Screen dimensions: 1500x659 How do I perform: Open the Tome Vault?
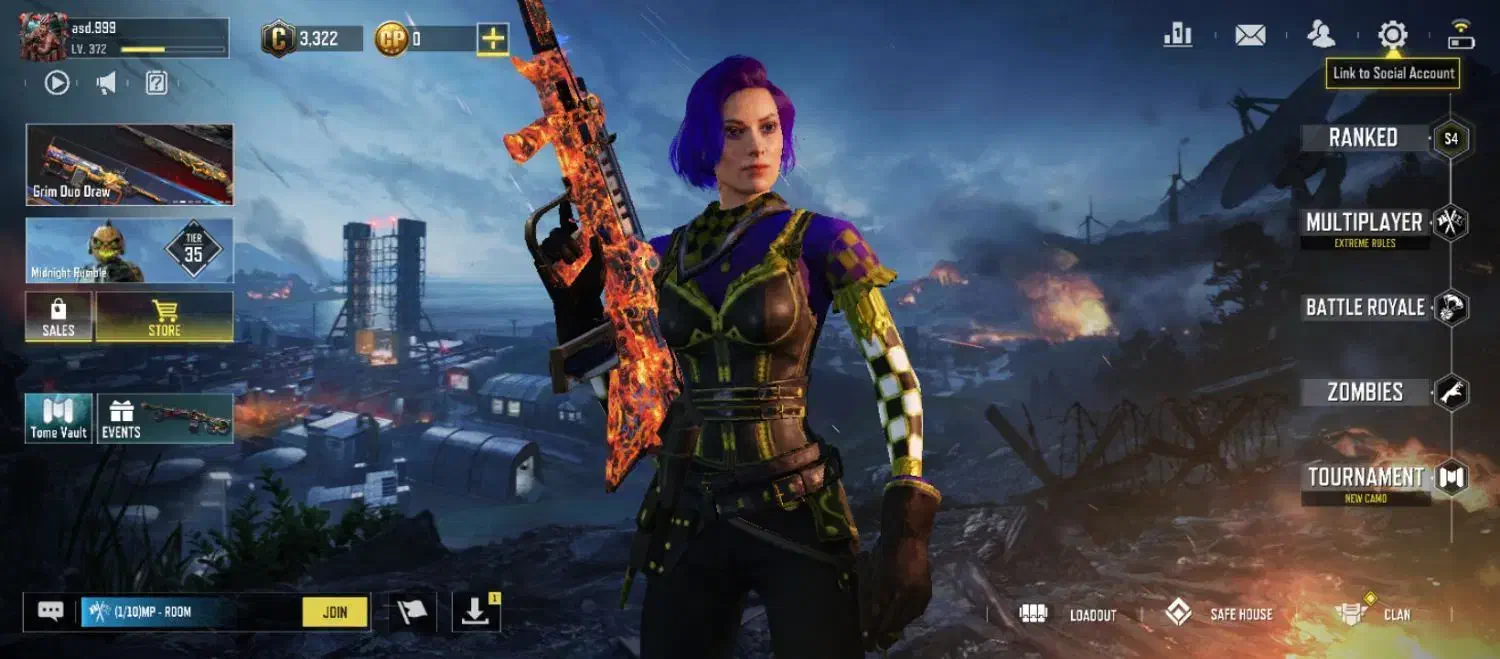pos(59,418)
